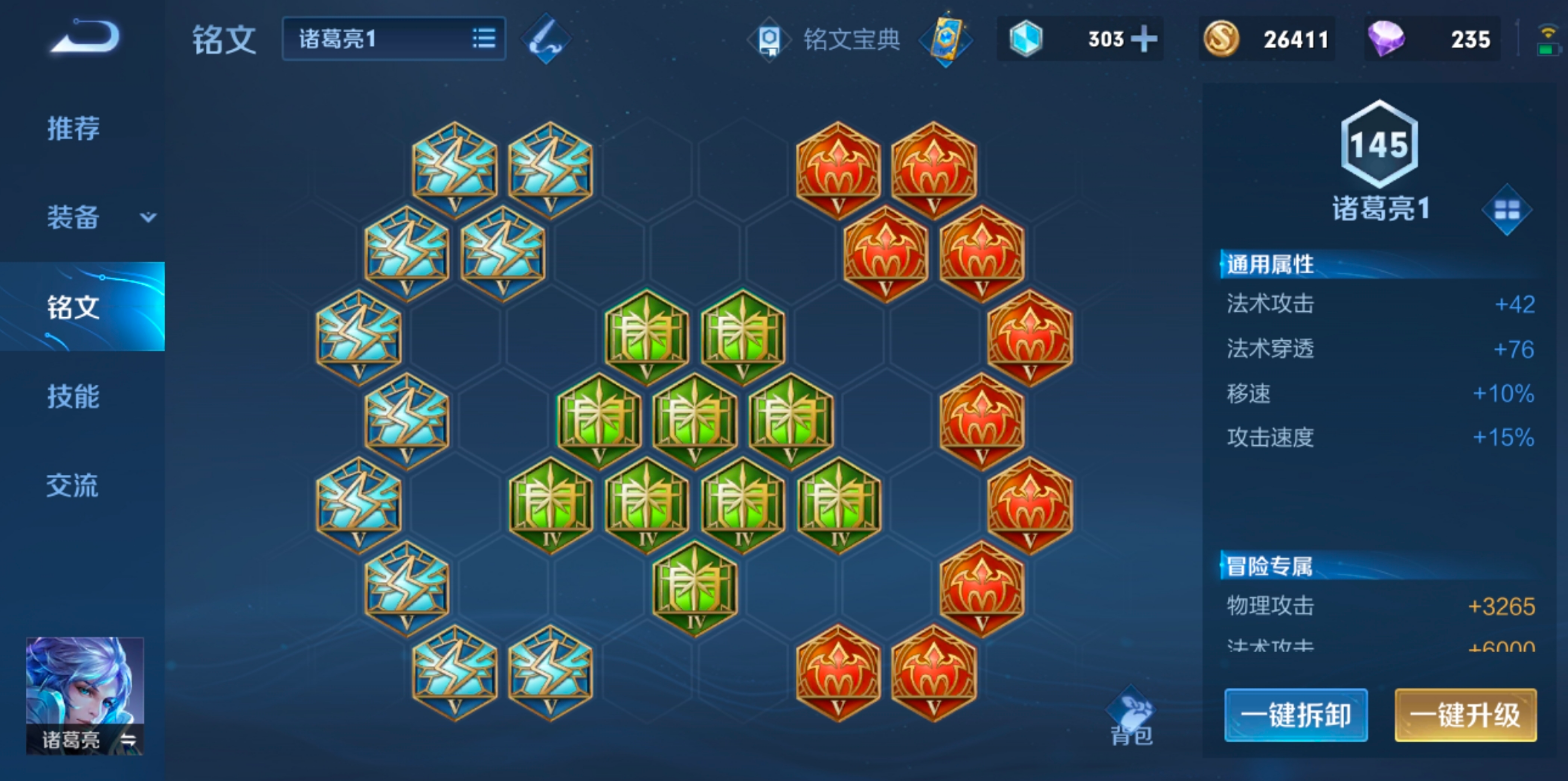Go back using the return arrow
The image size is (1568, 781).
[85, 39]
